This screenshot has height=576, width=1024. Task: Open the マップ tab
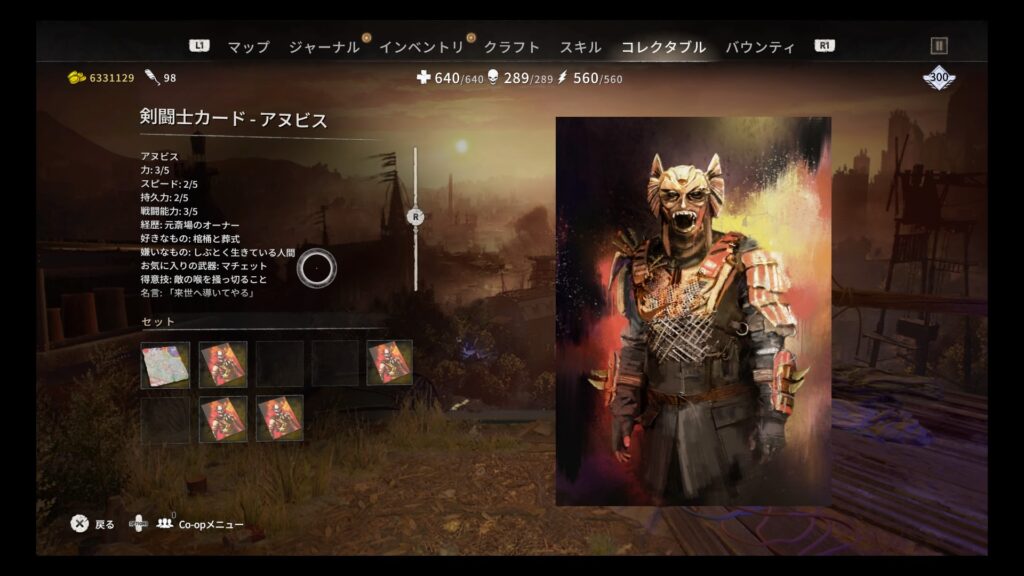pyautogui.click(x=248, y=47)
